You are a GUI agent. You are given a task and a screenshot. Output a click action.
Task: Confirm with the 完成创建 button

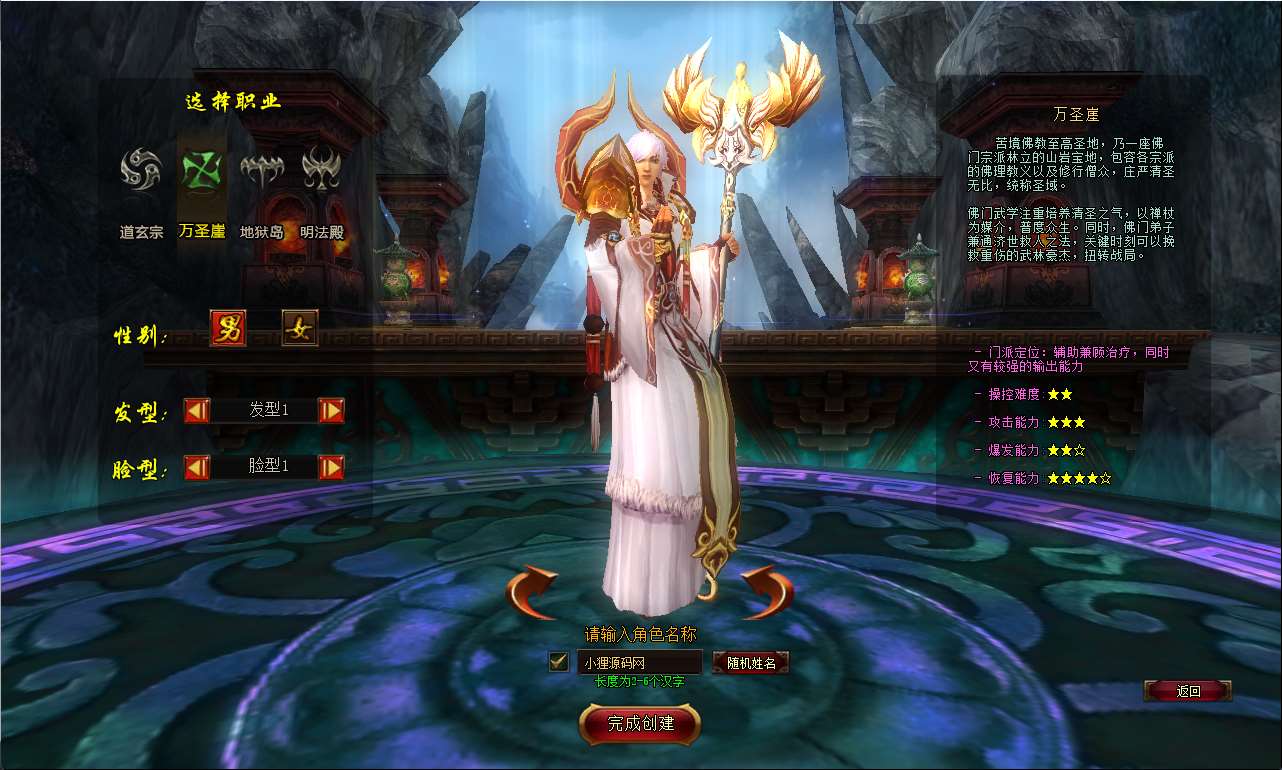coord(640,723)
